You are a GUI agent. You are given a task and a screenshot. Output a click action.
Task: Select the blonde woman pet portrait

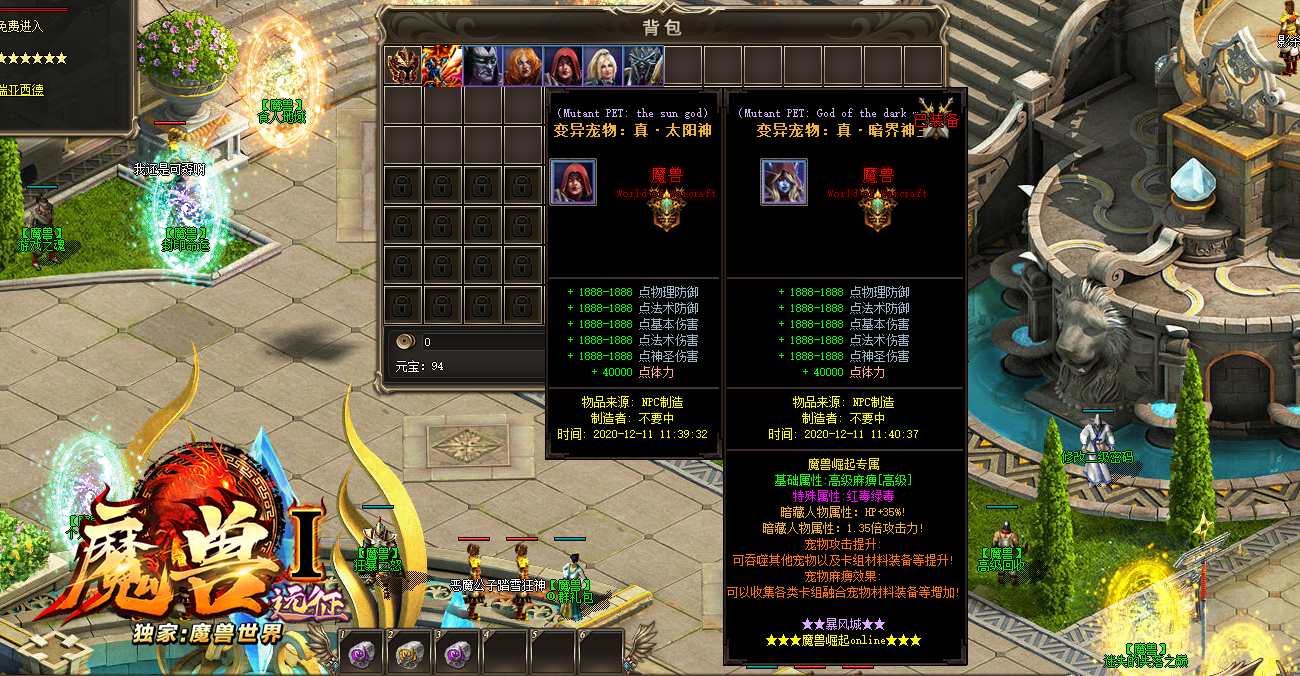(x=603, y=66)
